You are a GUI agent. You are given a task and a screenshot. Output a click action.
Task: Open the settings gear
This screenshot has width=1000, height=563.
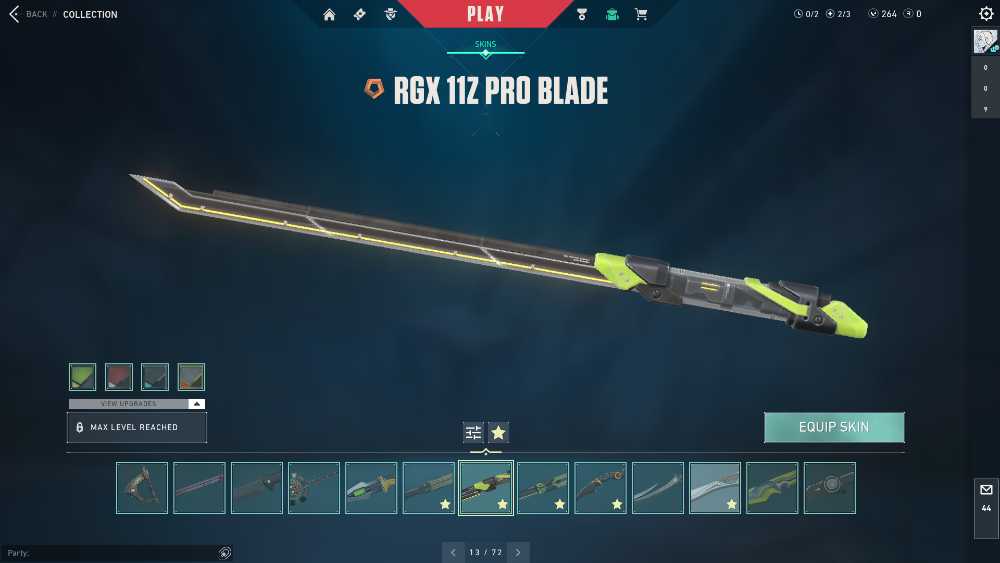tap(986, 14)
